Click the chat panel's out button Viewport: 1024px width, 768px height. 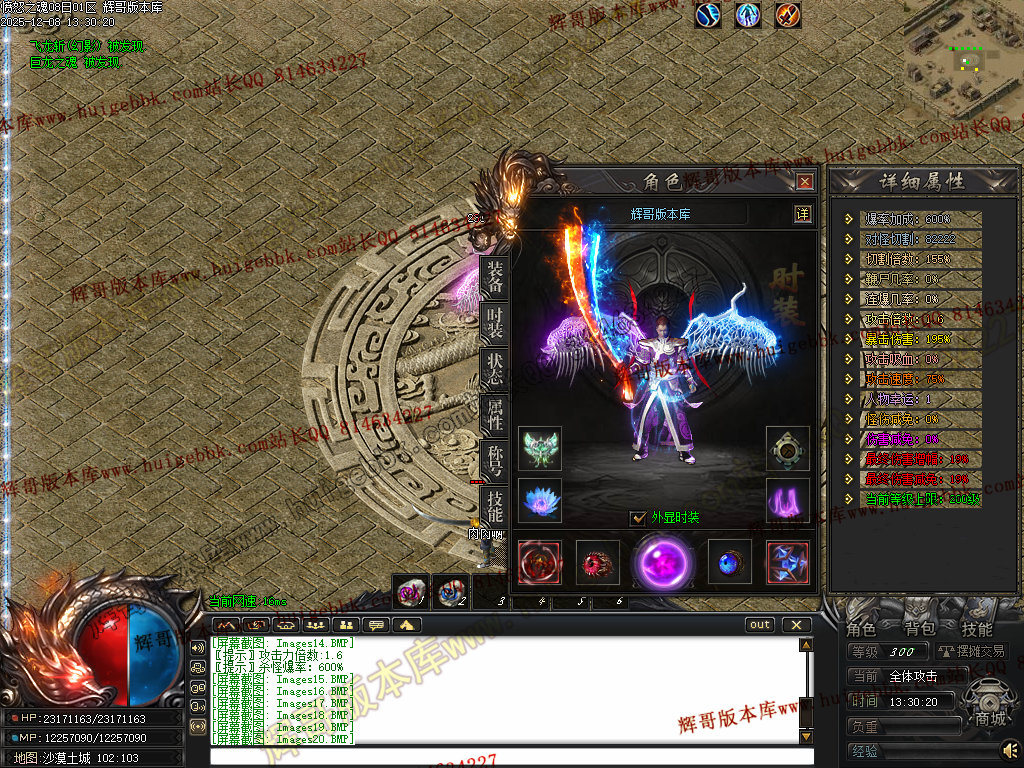(760, 625)
